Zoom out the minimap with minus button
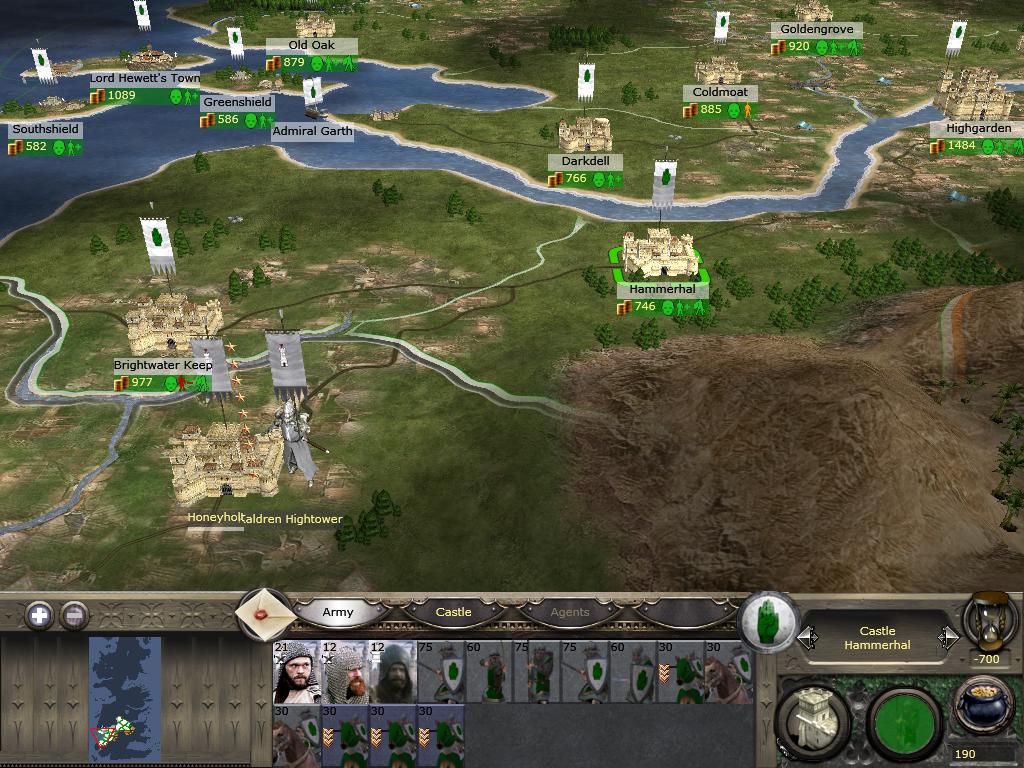Viewport: 1024px width, 768px height. click(x=74, y=615)
